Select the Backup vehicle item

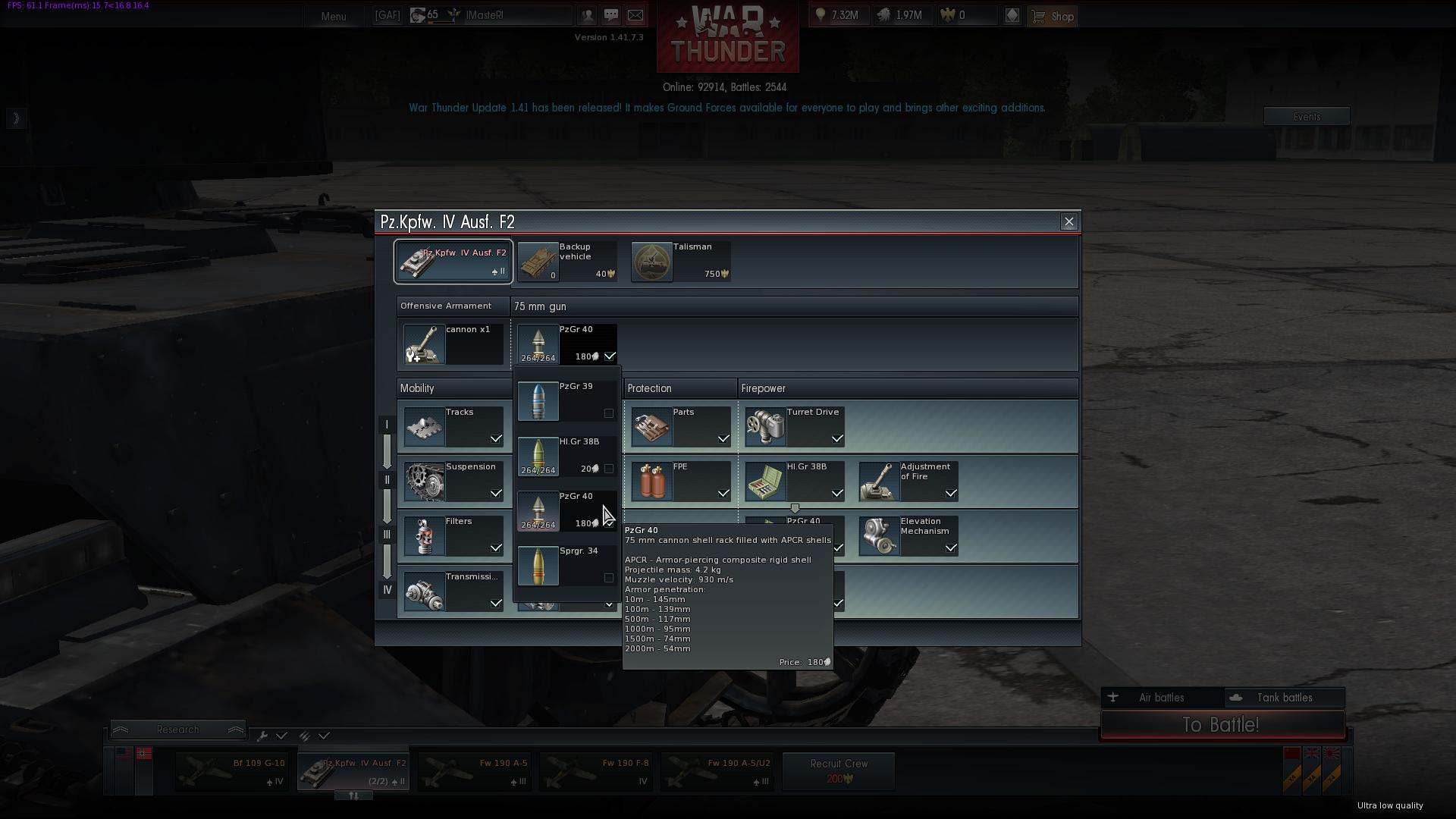[567, 262]
